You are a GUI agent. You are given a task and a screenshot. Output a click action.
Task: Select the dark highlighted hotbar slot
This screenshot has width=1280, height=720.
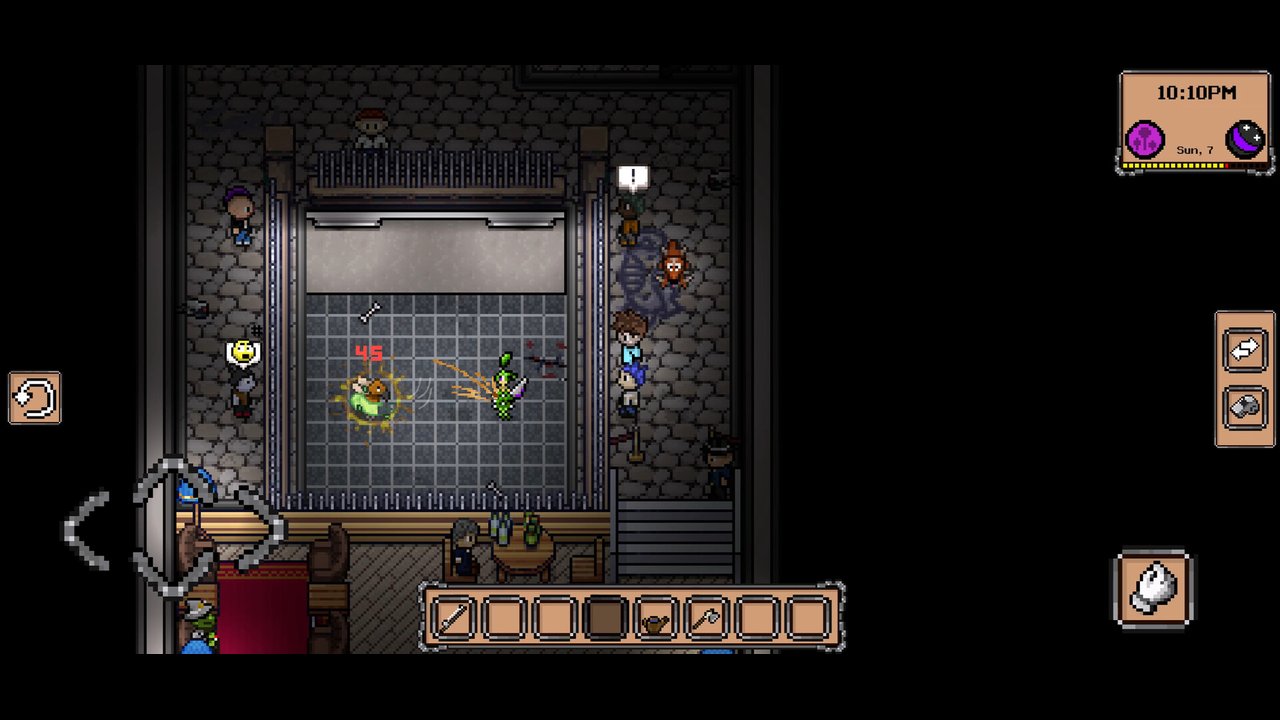pyautogui.click(x=605, y=618)
